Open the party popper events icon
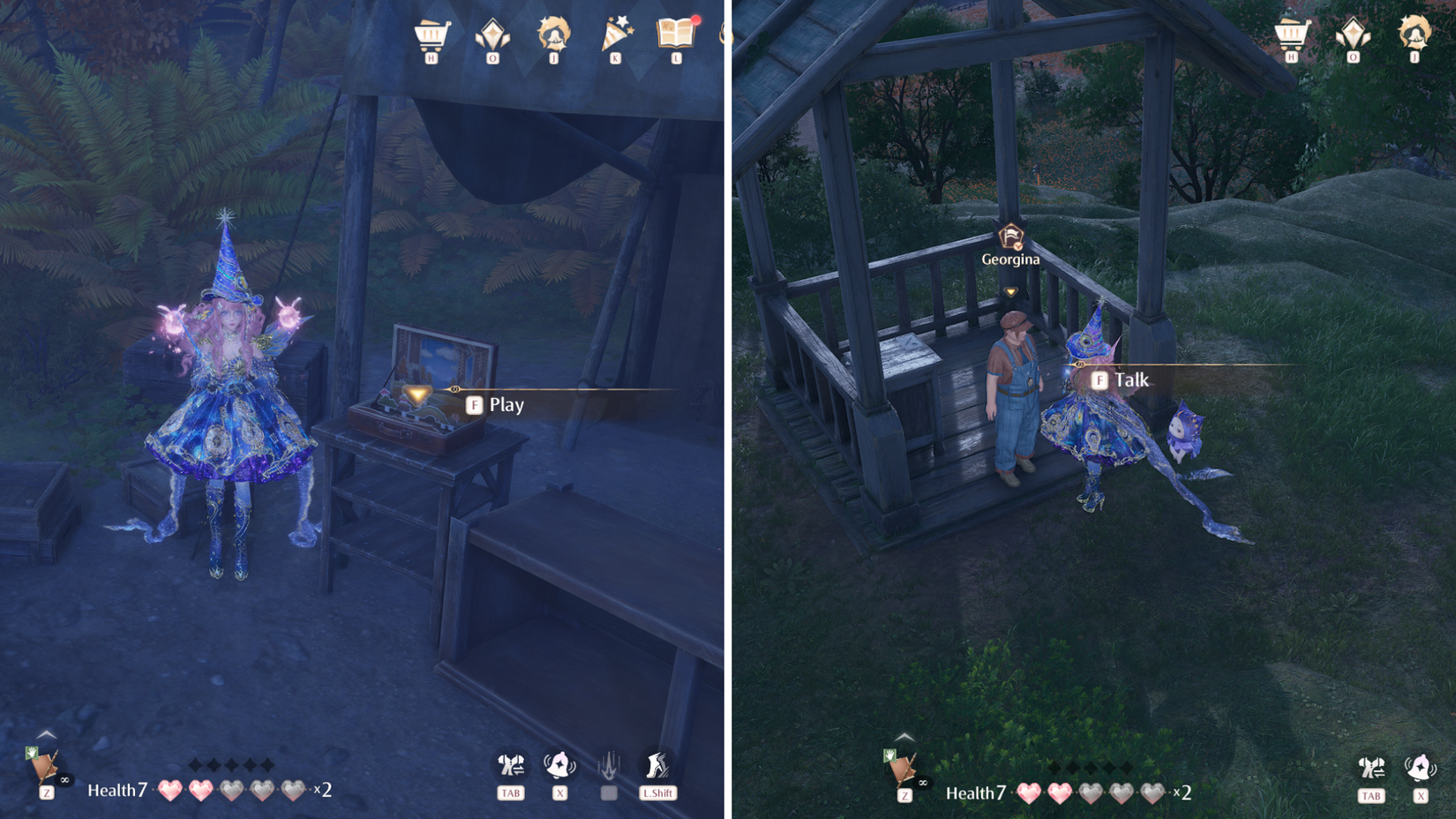1456x819 pixels. click(617, 34)
